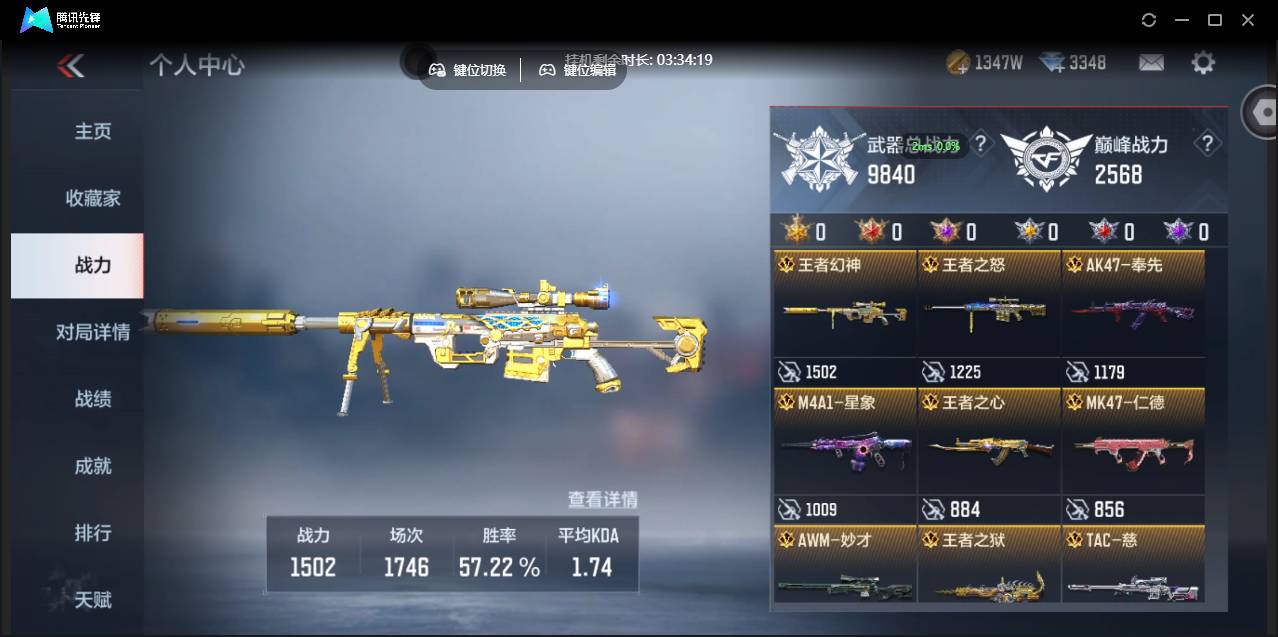Click 查看详情 to view weapon details
Screen dimensions: 1278x637
point(602,499)
